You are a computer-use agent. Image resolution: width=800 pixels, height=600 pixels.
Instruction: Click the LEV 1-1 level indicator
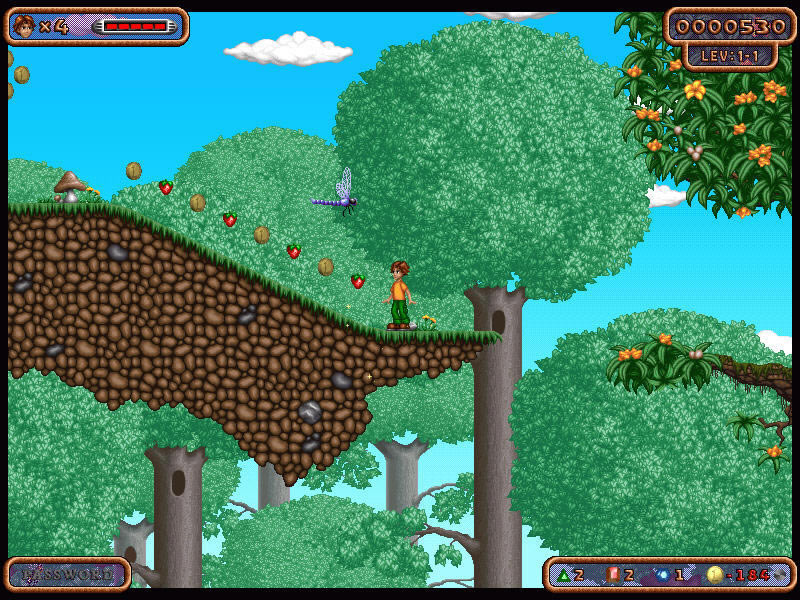(x=730, y=56)
